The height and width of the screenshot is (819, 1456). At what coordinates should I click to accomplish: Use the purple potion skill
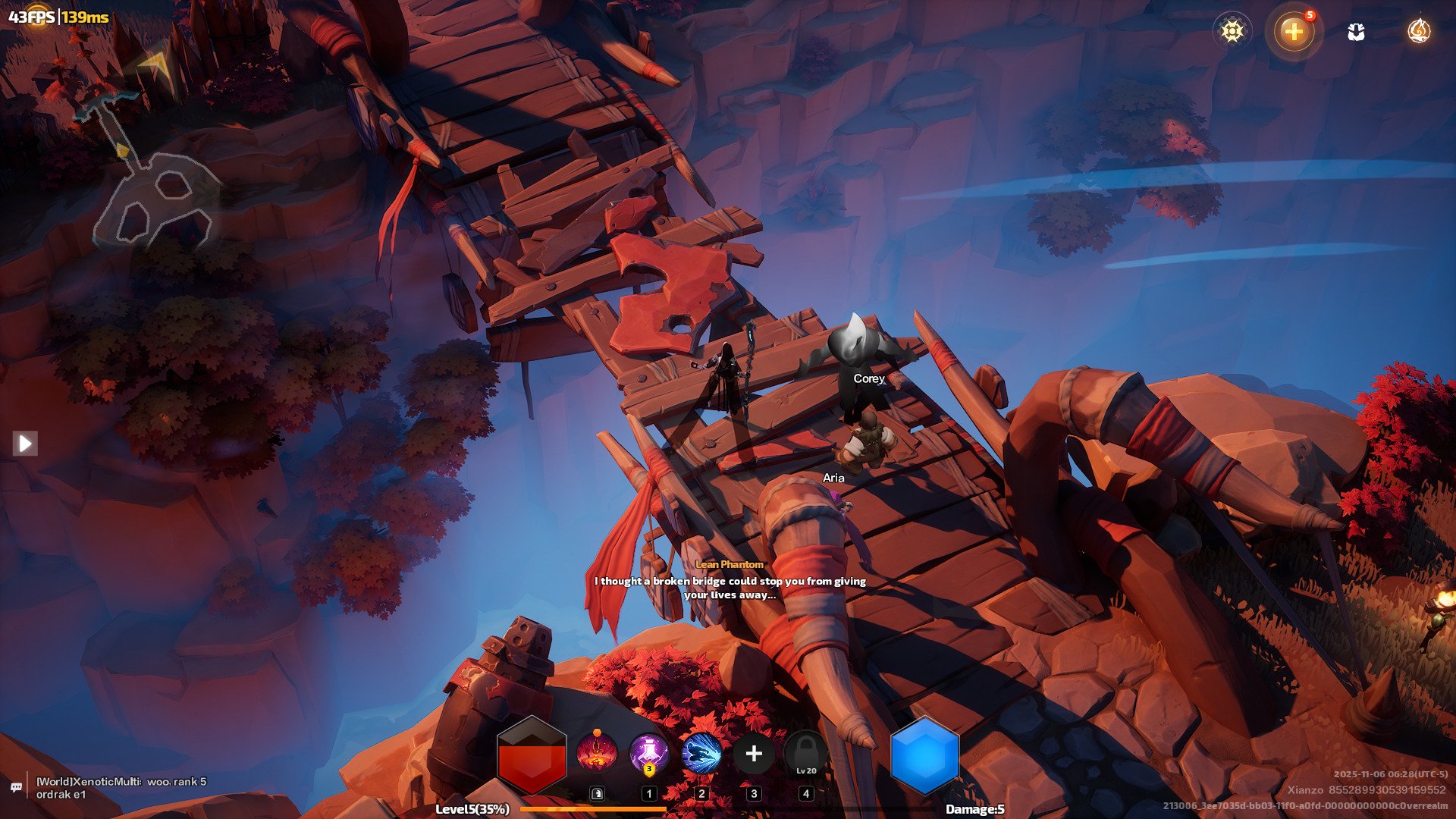(x=649, y=754)
